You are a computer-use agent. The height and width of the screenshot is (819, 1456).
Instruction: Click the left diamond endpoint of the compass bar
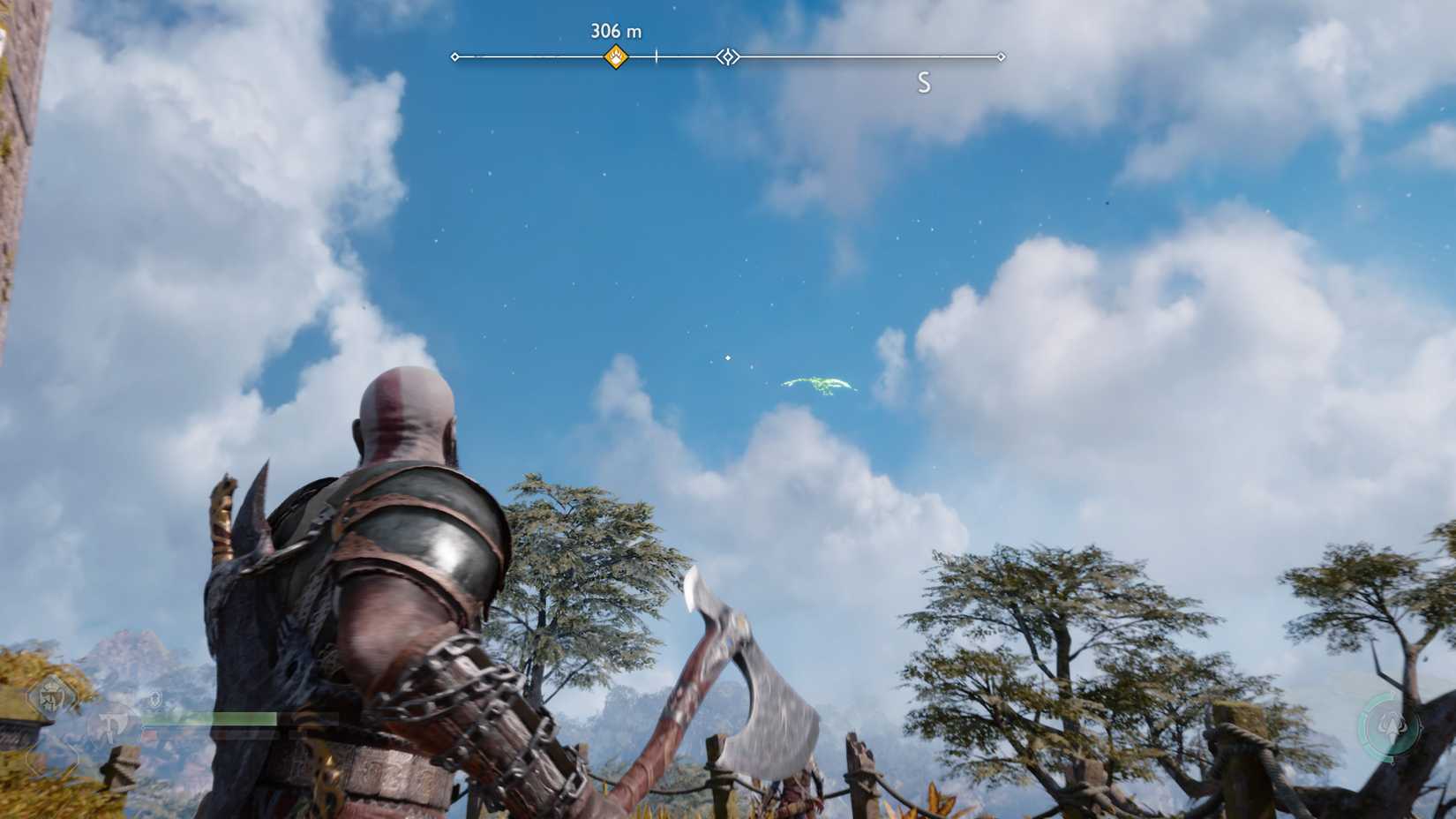click(x=455, y=56)
